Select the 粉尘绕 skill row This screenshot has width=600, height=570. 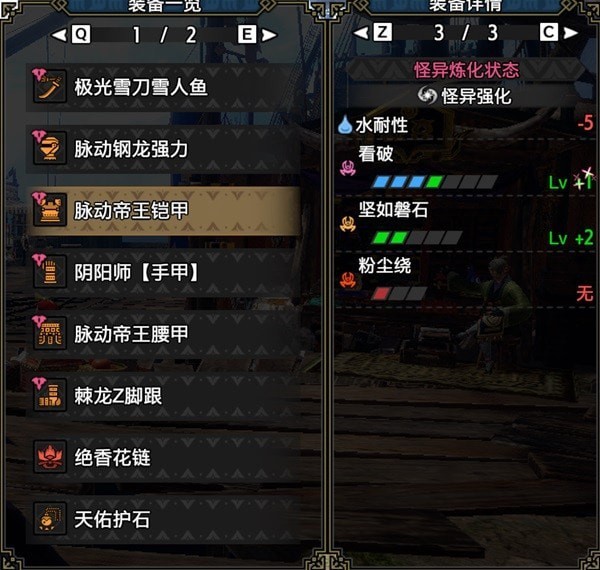[x=466, y=282]
